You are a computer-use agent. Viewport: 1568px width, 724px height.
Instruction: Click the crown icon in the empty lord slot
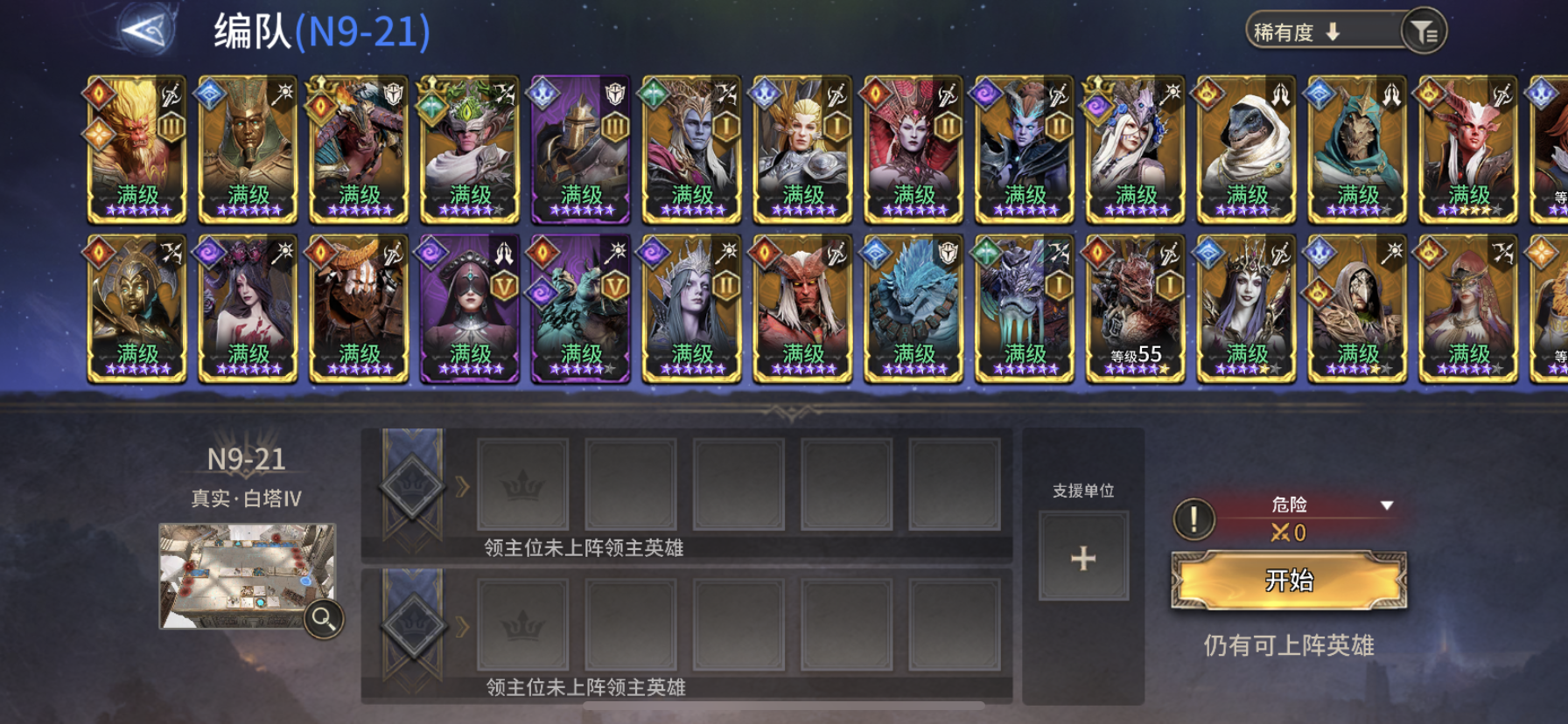[x=522, y=483]
